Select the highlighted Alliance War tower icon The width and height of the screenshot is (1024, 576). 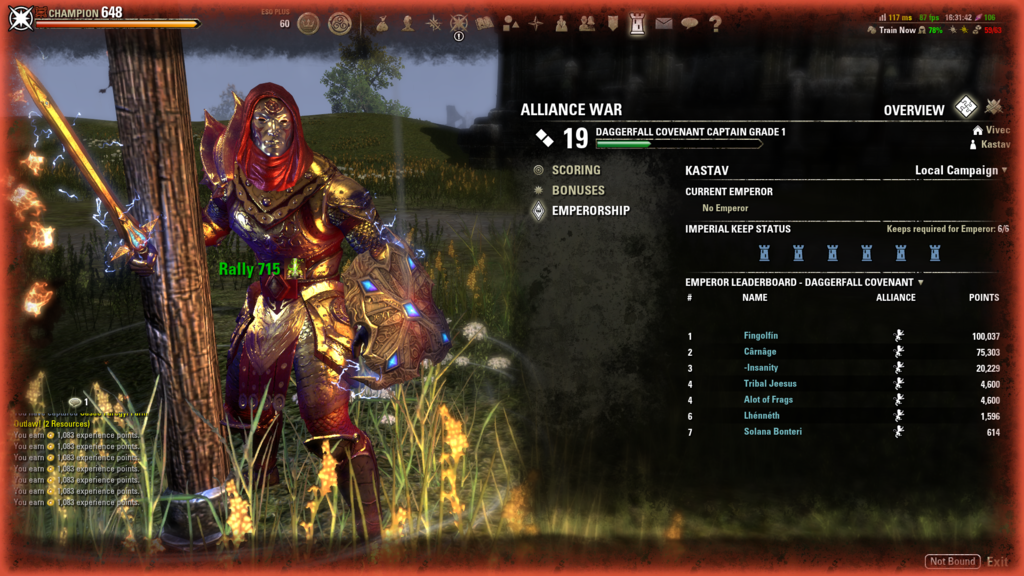coord(638,24)
